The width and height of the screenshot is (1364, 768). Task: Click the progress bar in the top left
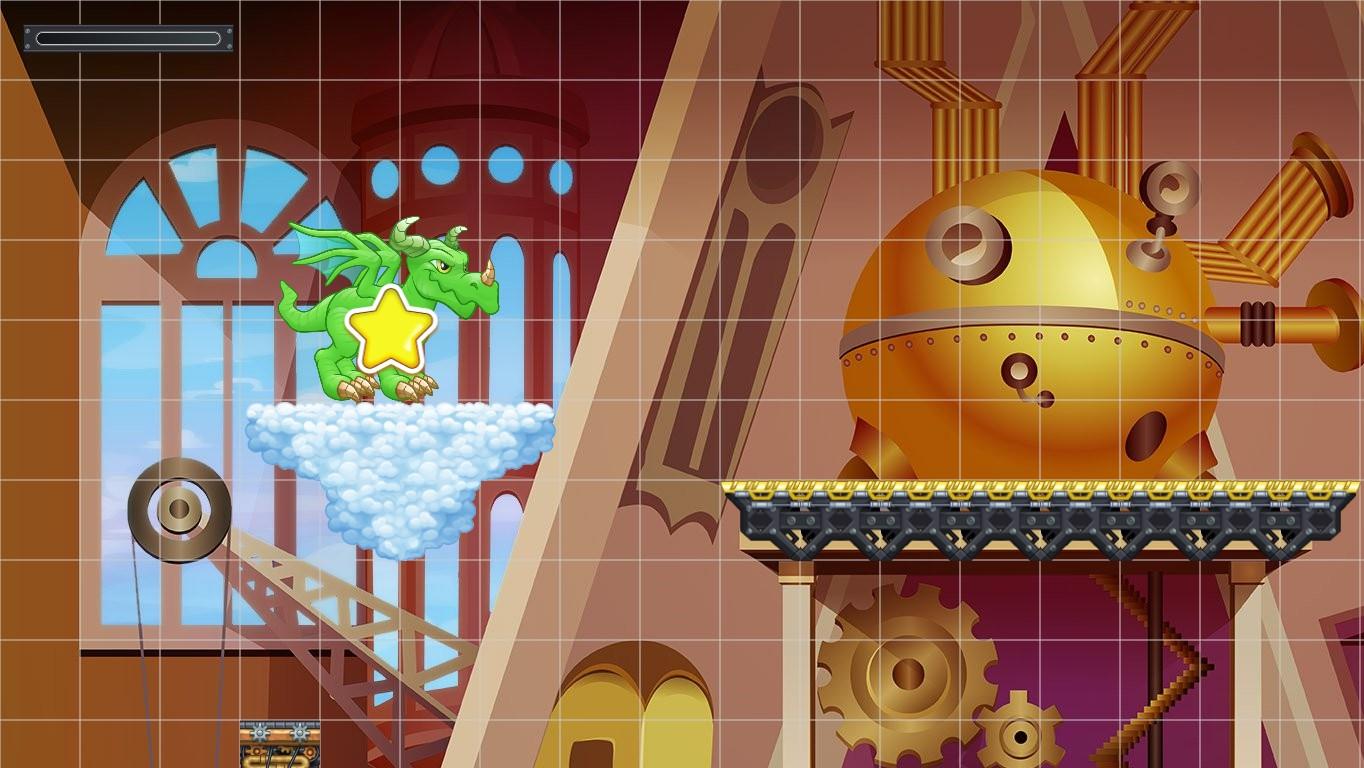[128, 36]
